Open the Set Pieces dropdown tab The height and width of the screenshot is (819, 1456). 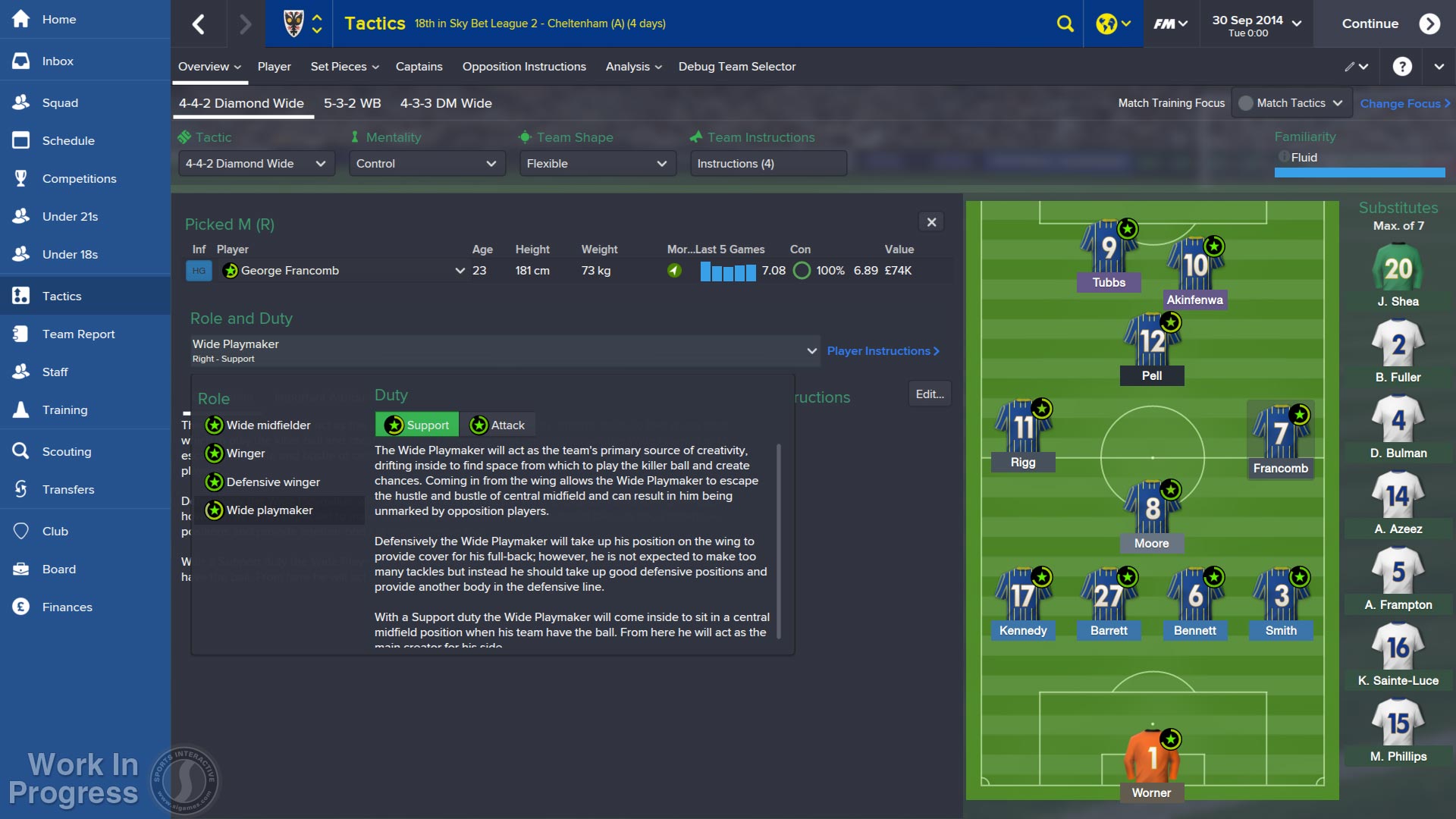tap(344, 67)
